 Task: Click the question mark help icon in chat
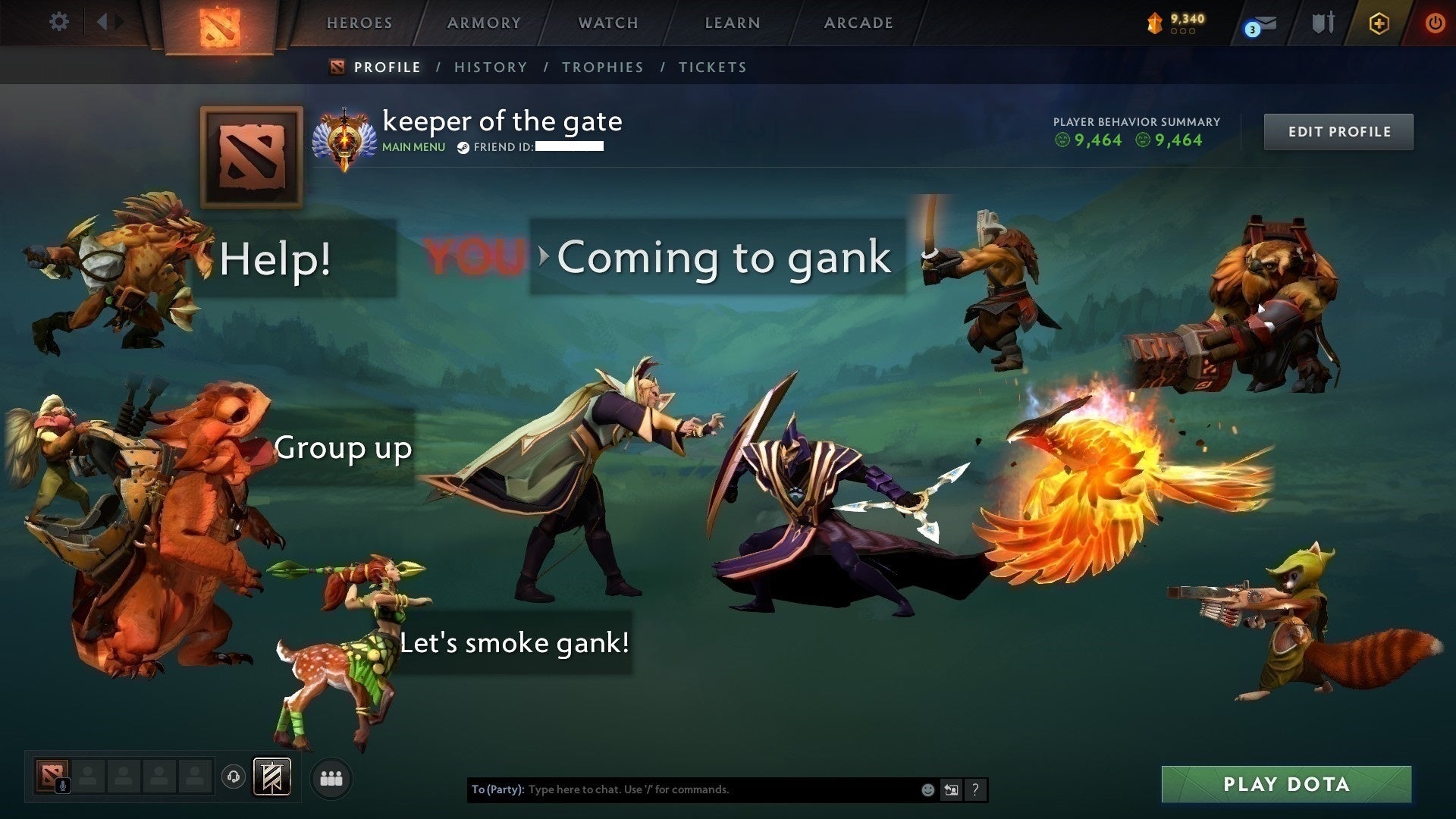coord(975,789)
